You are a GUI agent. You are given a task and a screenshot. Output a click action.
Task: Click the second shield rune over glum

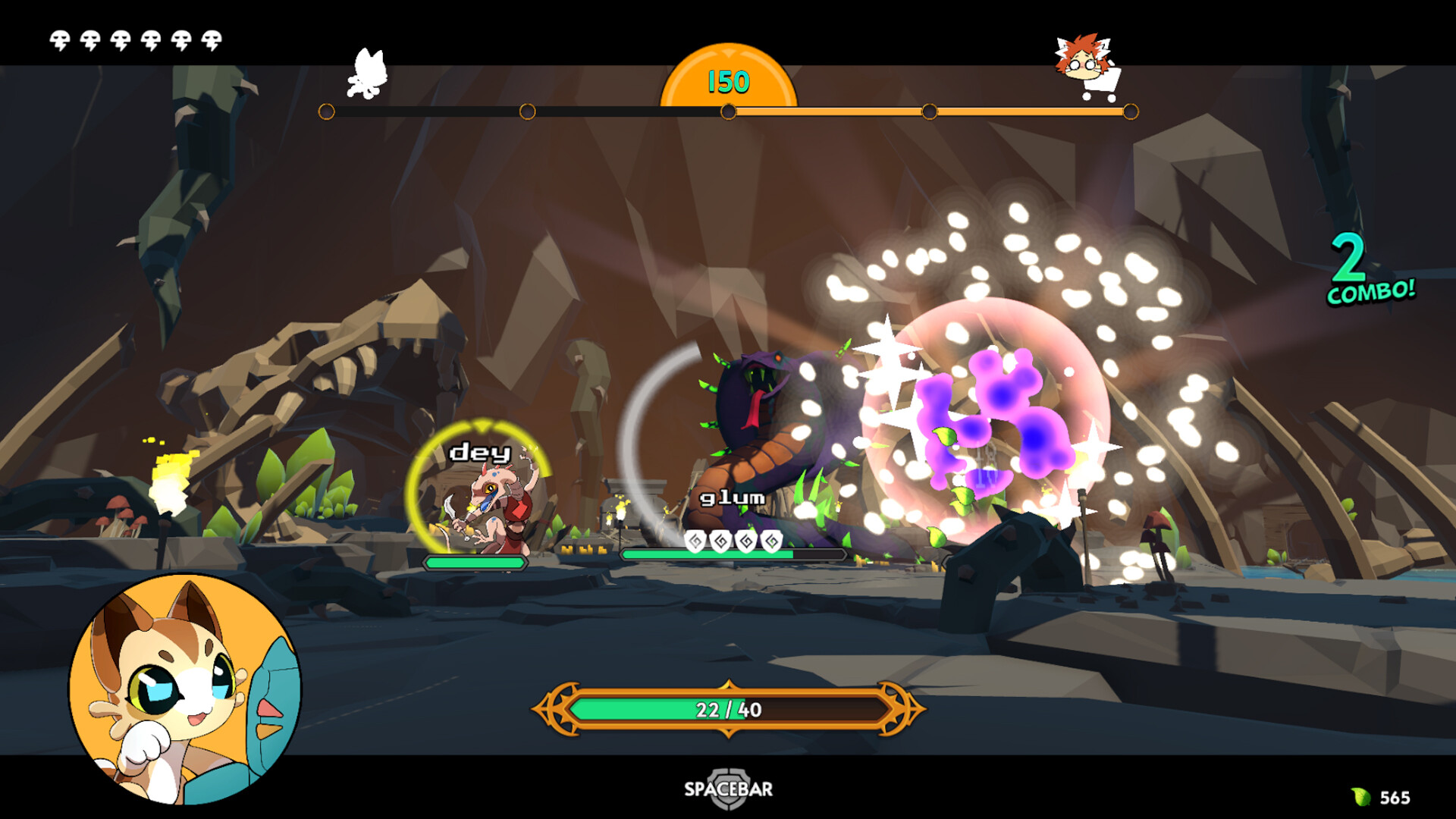[720, 542]
